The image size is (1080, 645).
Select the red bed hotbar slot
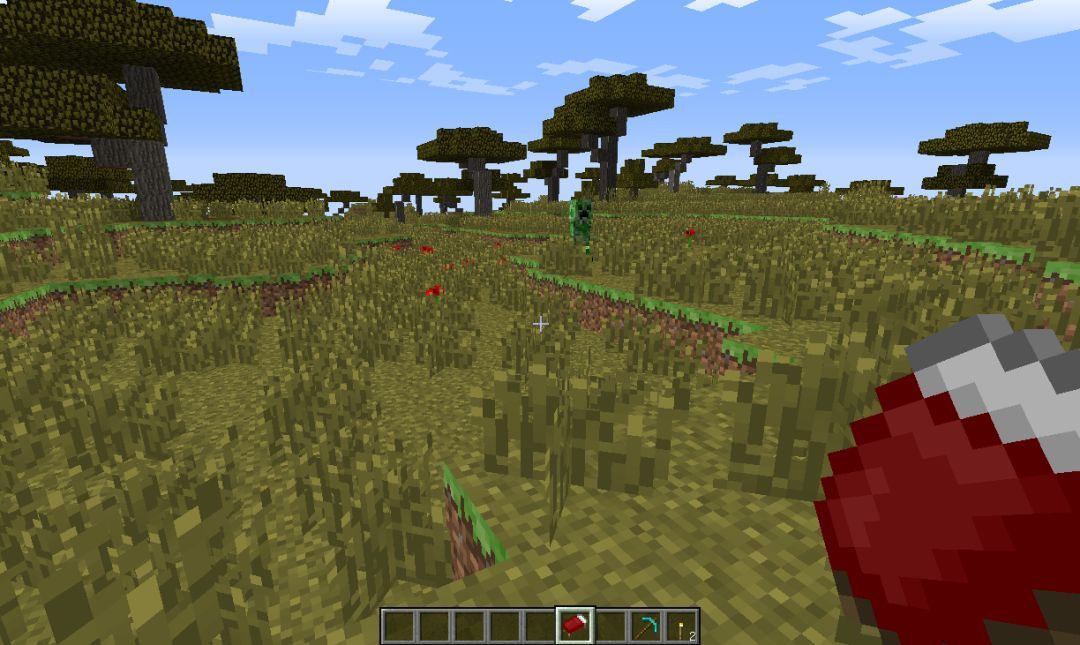point(575,626)
